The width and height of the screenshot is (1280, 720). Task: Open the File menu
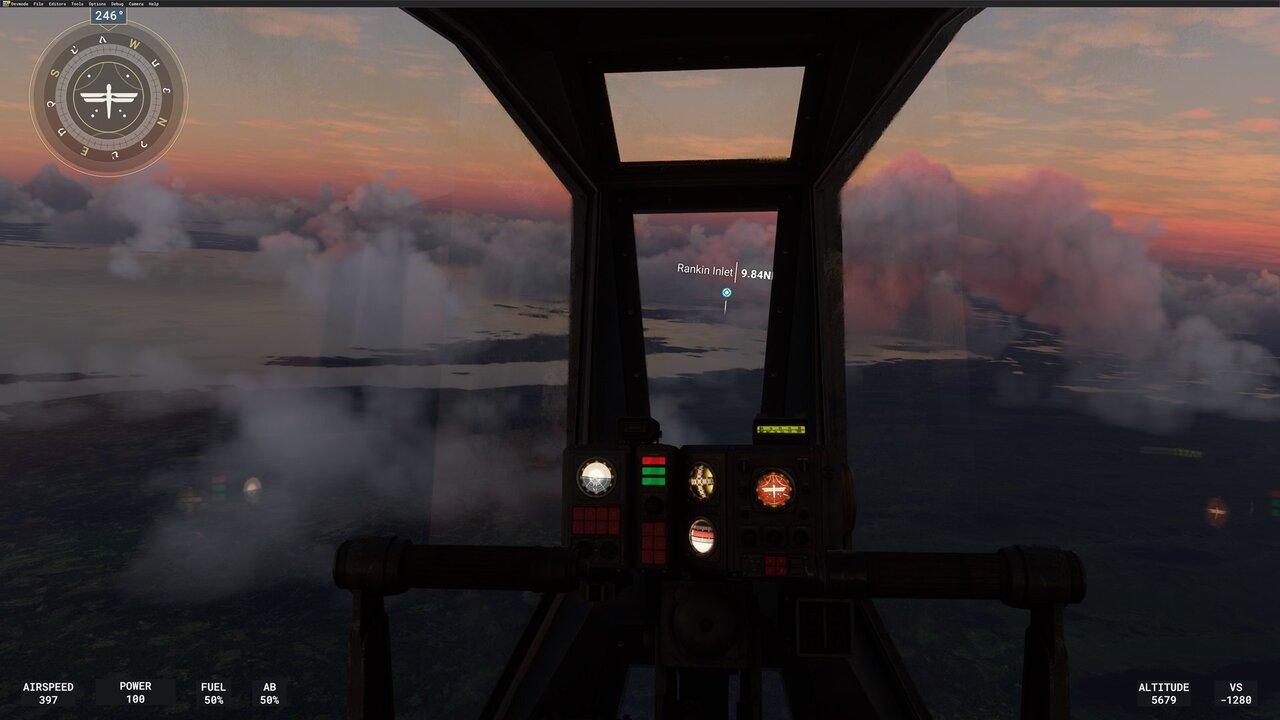click(38, 3)
